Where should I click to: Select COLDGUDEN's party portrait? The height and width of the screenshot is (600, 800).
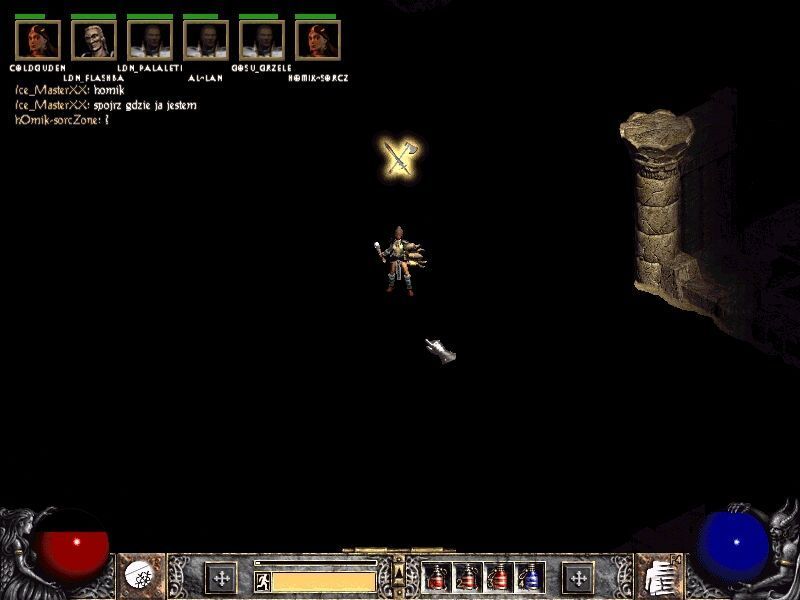point(38,40)
